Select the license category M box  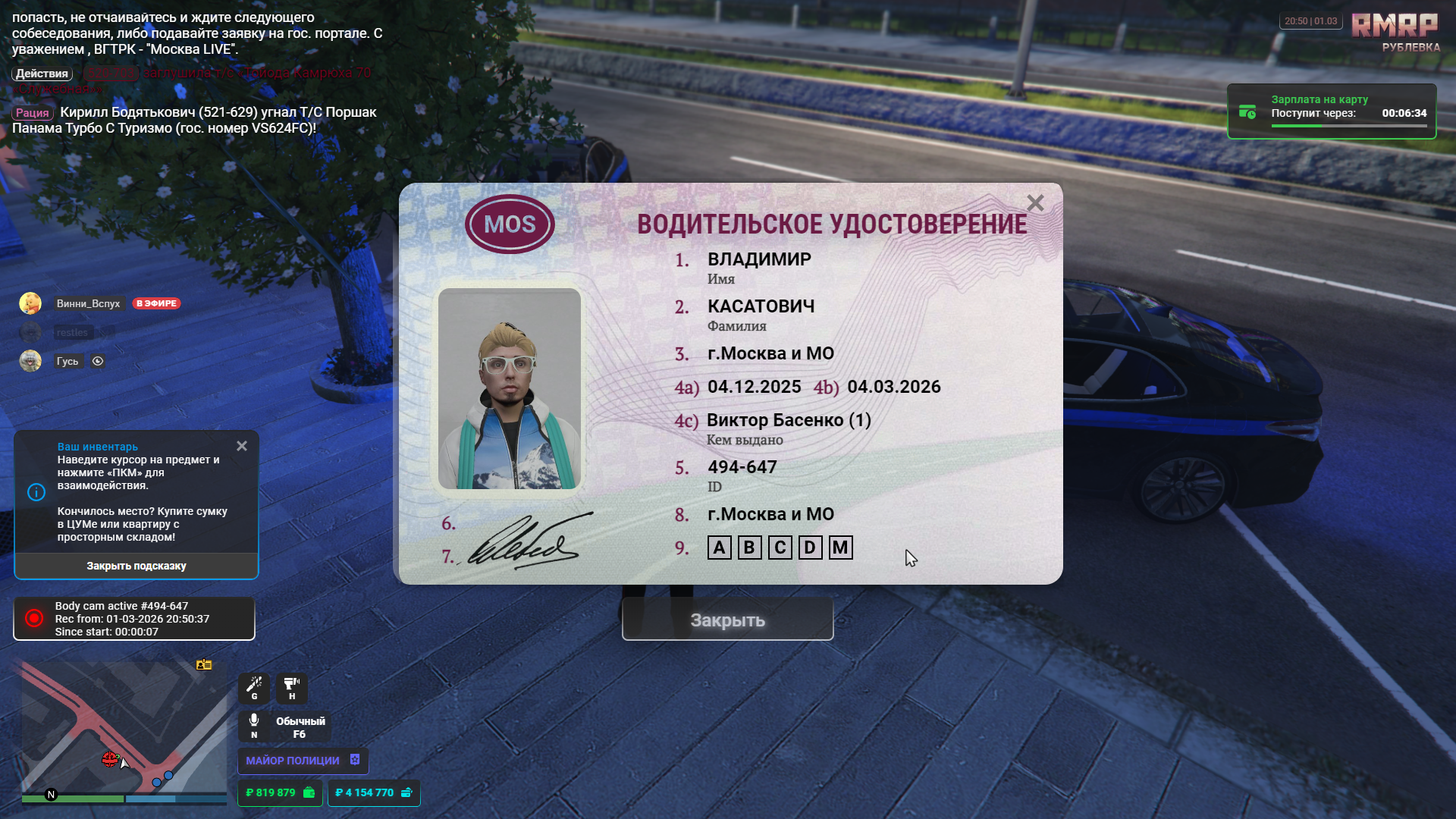840,548
